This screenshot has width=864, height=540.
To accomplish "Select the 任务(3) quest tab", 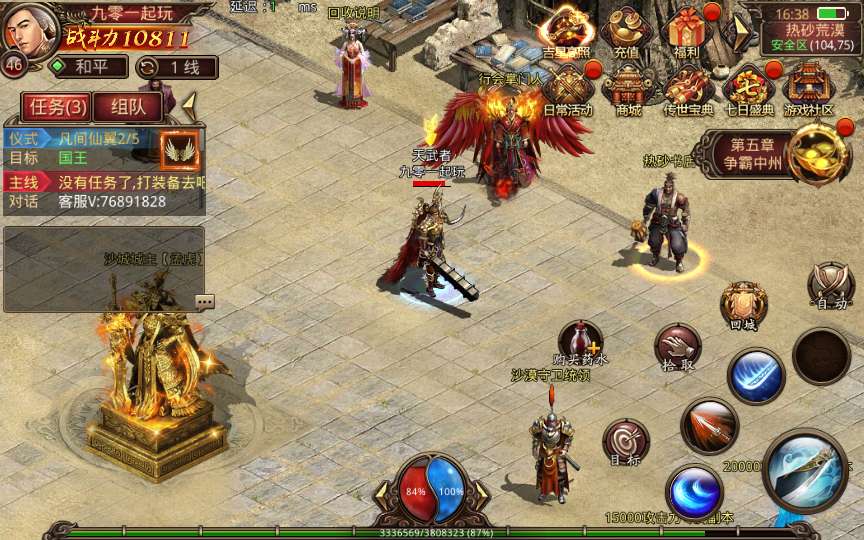I will pos(57,107).
